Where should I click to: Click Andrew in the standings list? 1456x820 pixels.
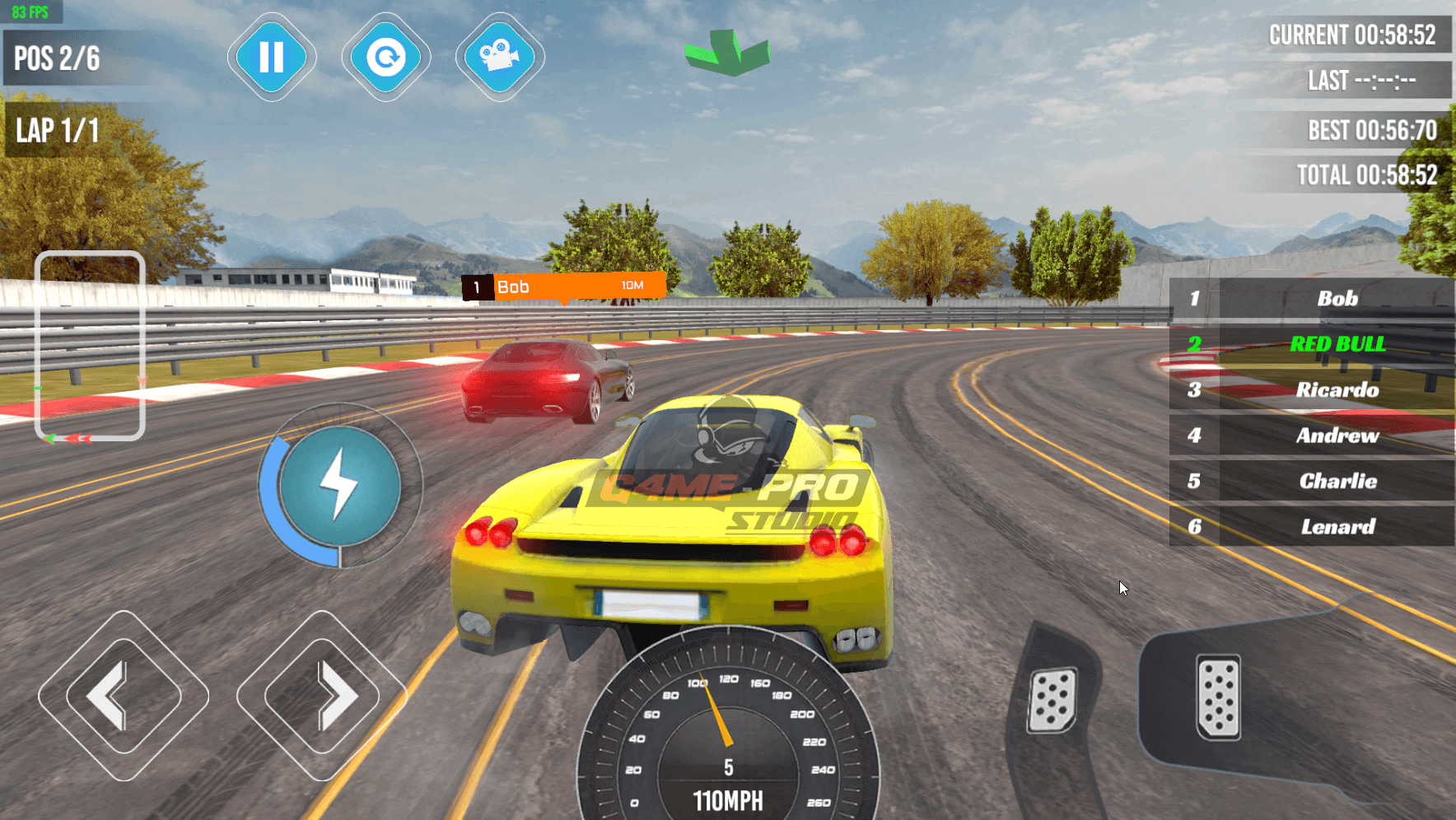point(1311,436)
